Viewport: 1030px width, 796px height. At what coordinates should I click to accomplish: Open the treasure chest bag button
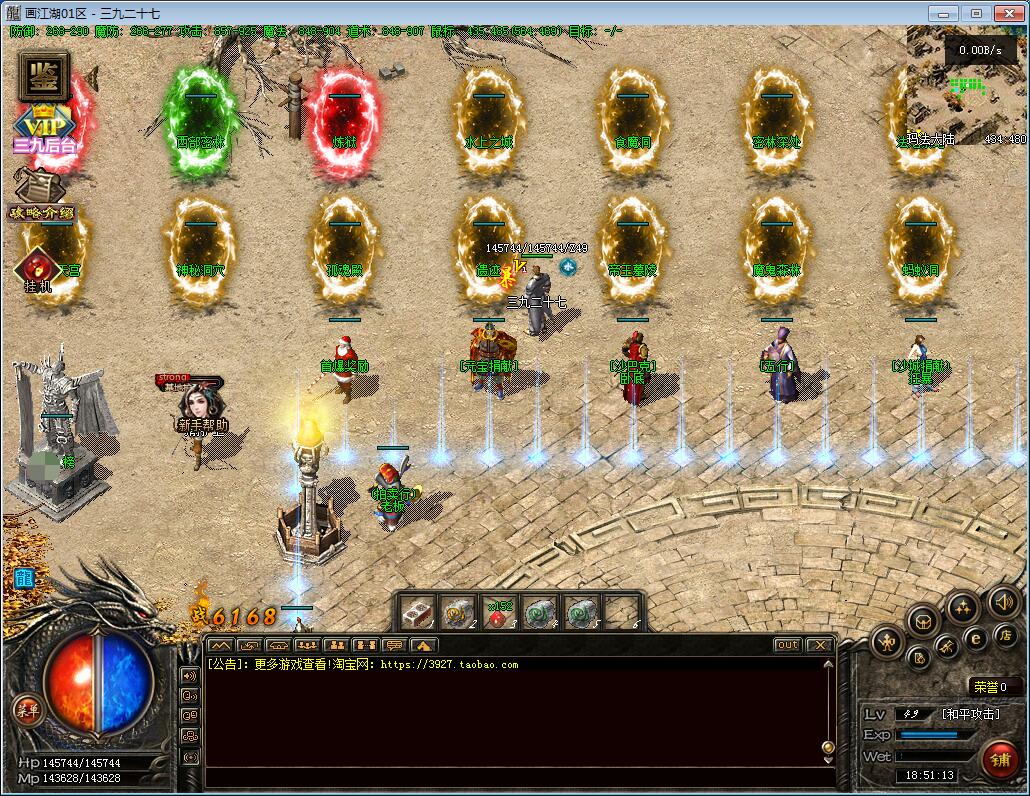click(922, 621)
